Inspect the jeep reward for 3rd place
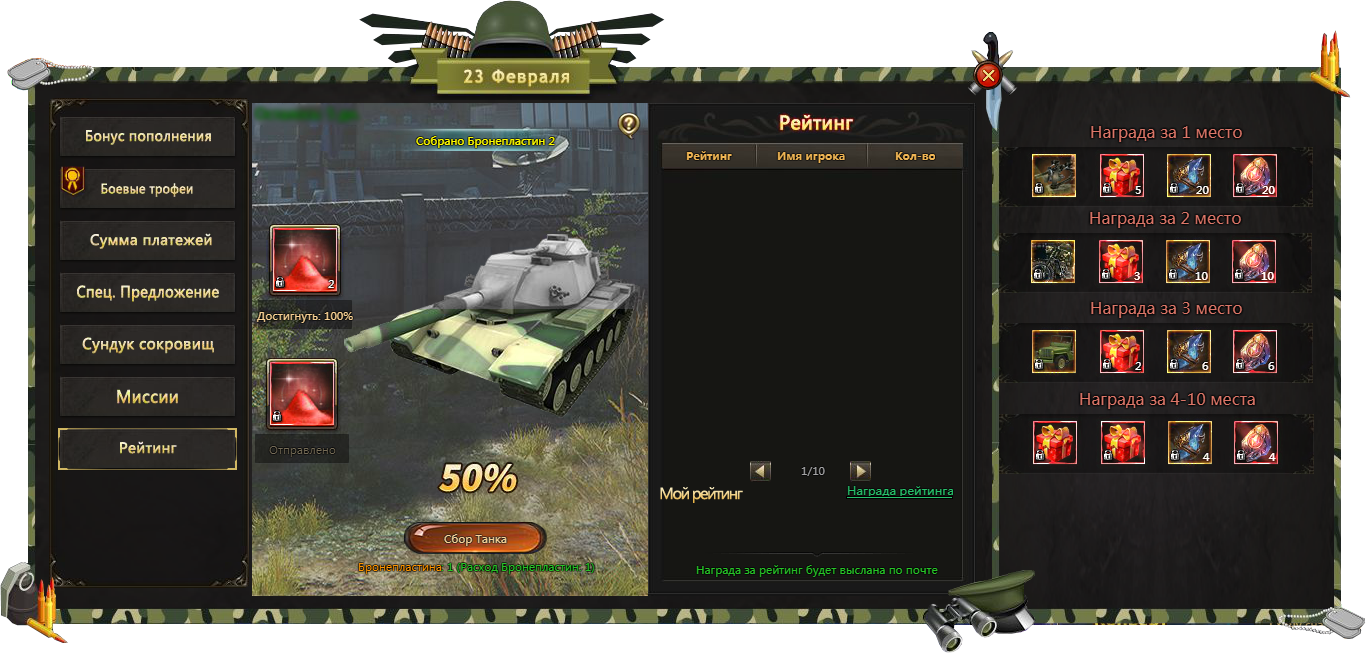Image resolution: width=1369 pixels, height=653 pixels. [x=1054, y=352]
